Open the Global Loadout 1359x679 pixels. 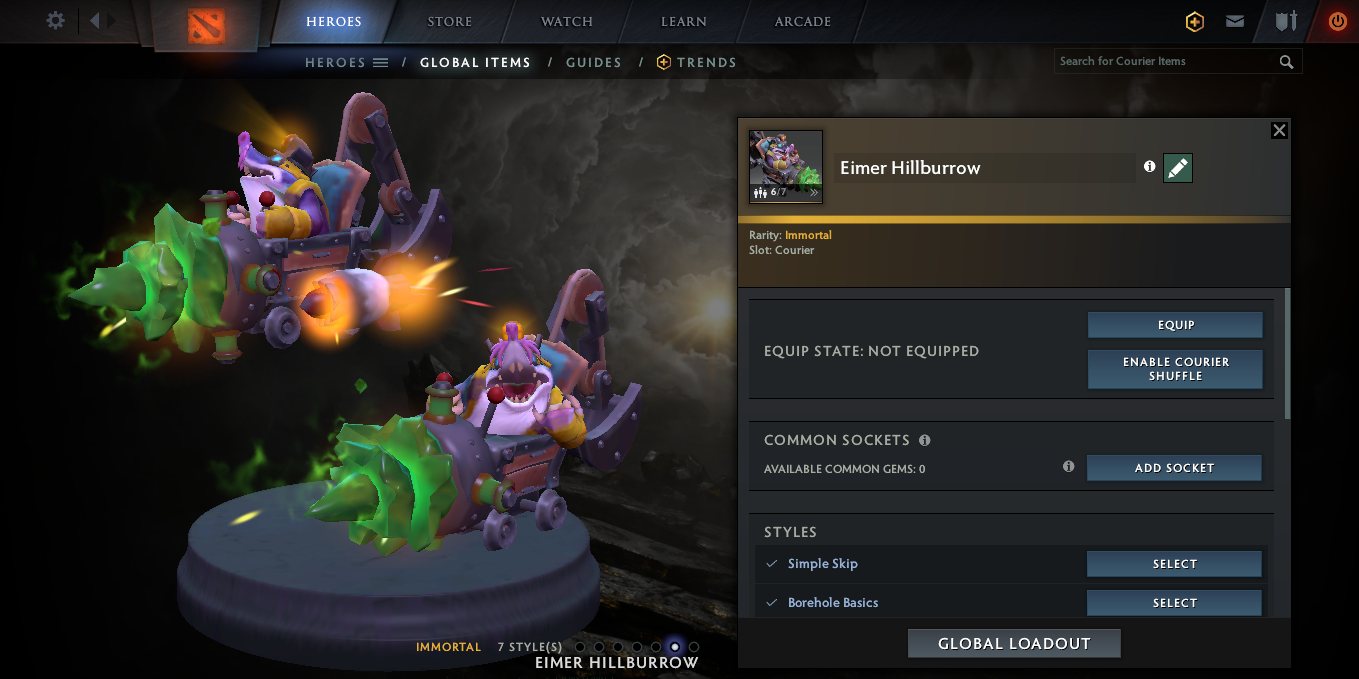click(x=1014, y=644)
